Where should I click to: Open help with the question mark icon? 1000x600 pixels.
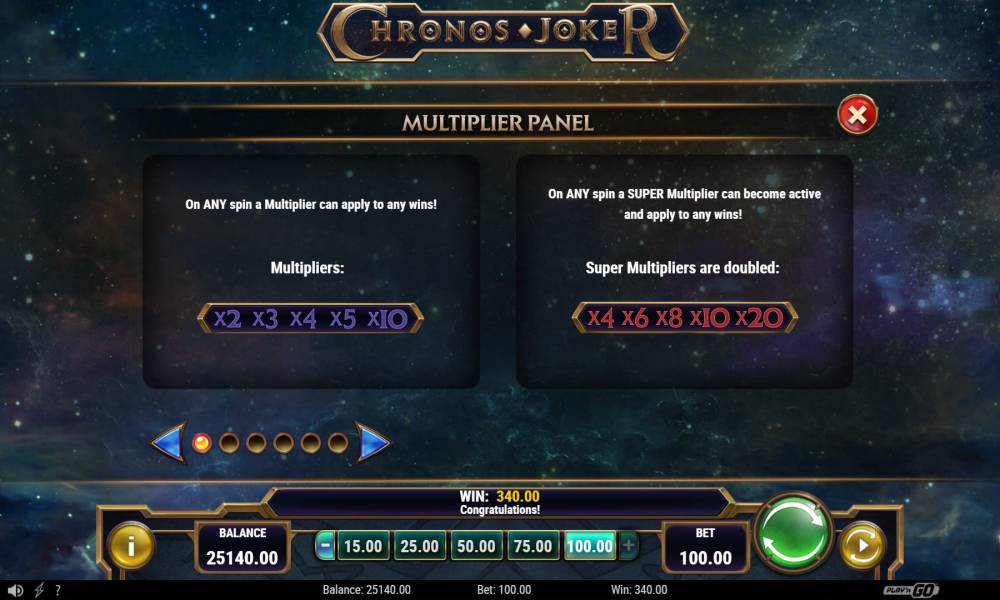(58, 590)
